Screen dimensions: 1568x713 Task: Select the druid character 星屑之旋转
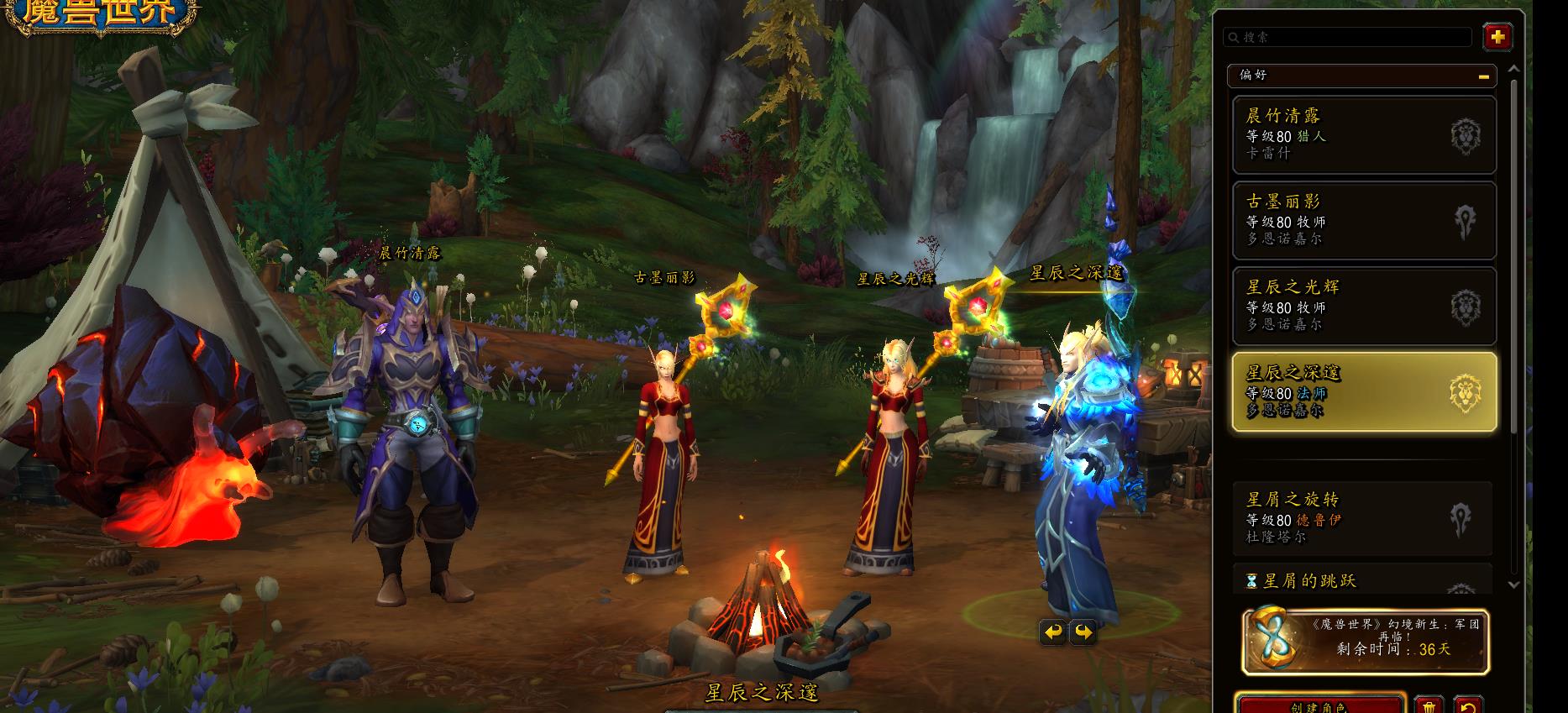click(x=1361, y=518)
